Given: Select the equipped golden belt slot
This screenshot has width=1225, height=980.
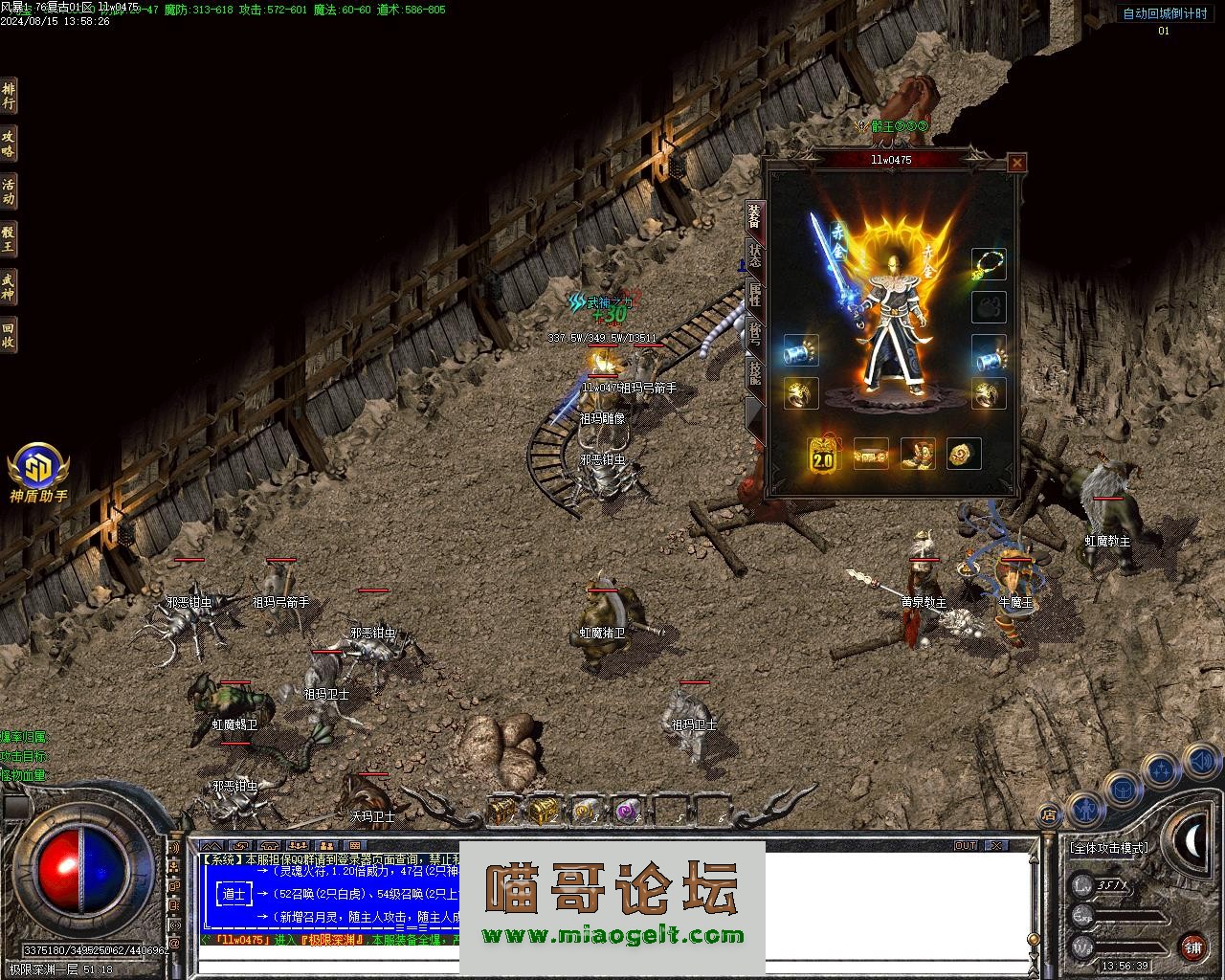Looking at the screenshot, I should [870, 456].
